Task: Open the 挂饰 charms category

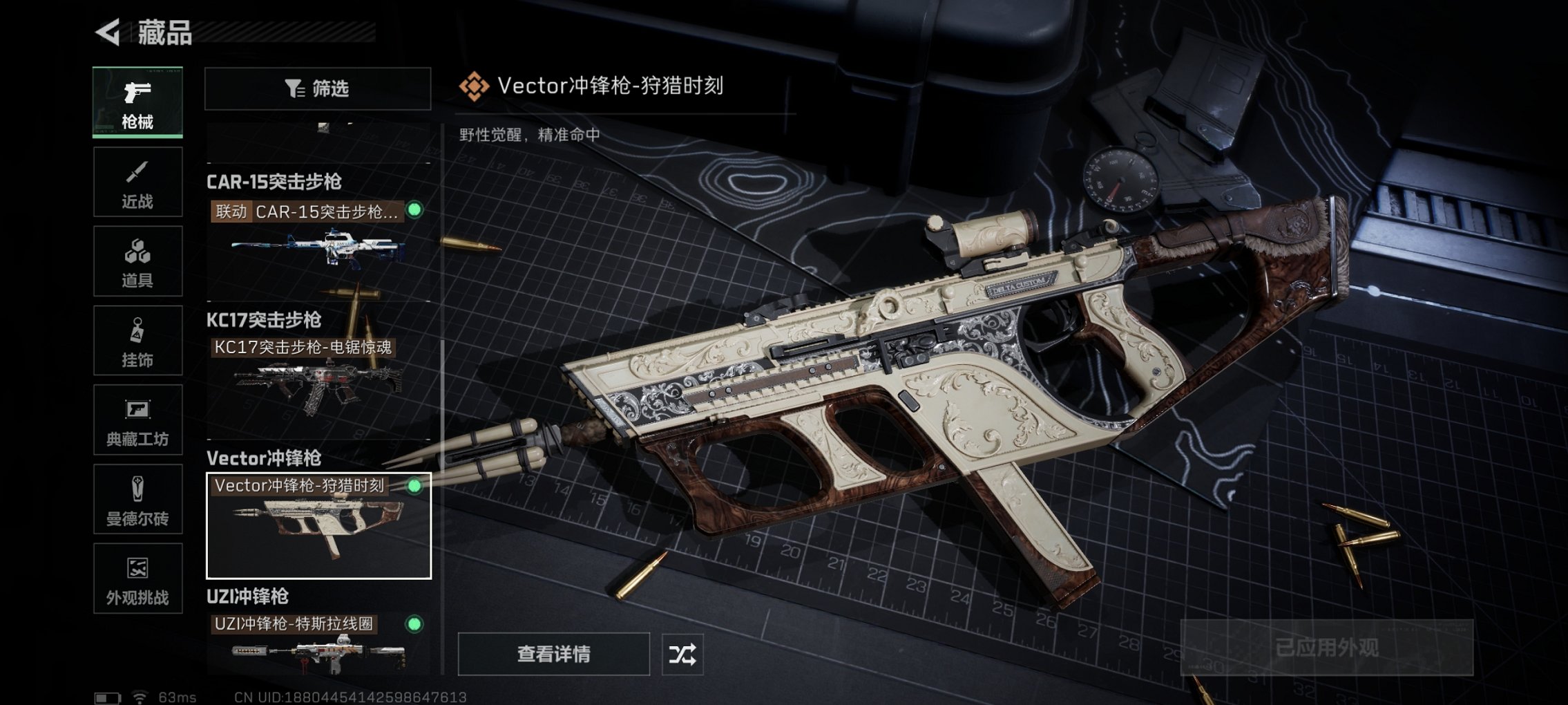Action: tap(137, 340)
